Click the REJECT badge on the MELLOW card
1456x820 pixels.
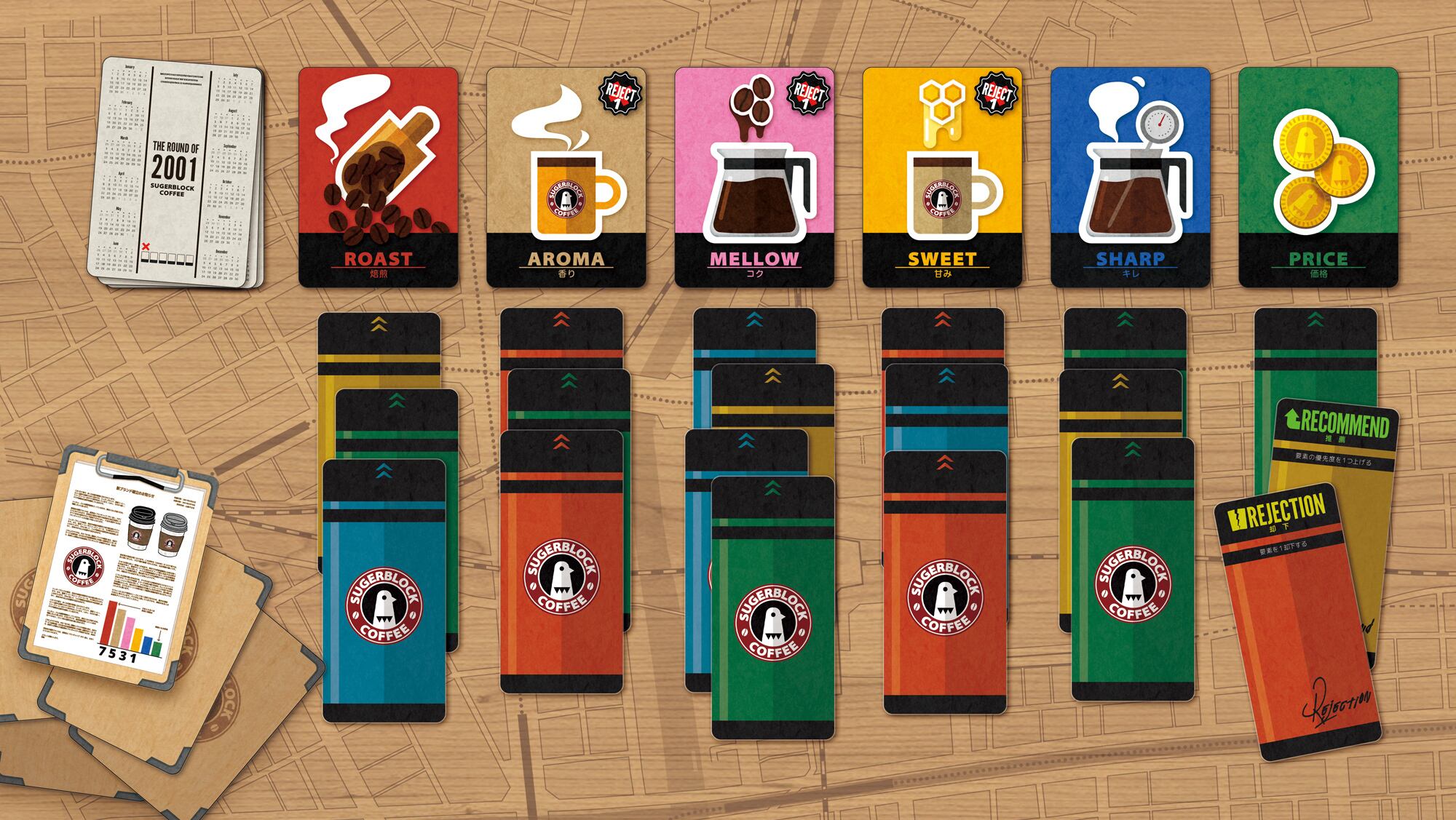tap(807, 95)
